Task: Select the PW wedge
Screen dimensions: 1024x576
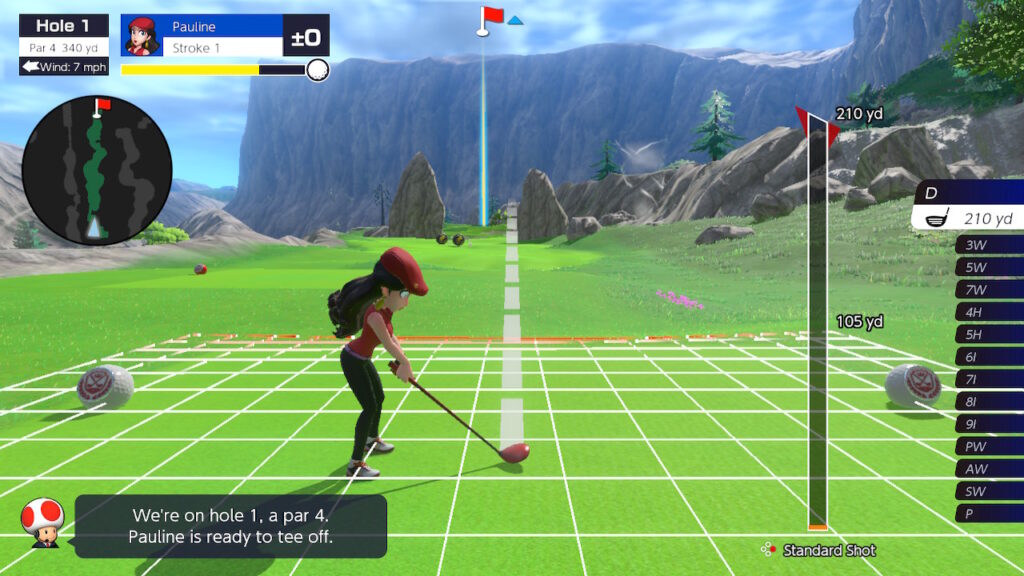Action: pos(988,446)
